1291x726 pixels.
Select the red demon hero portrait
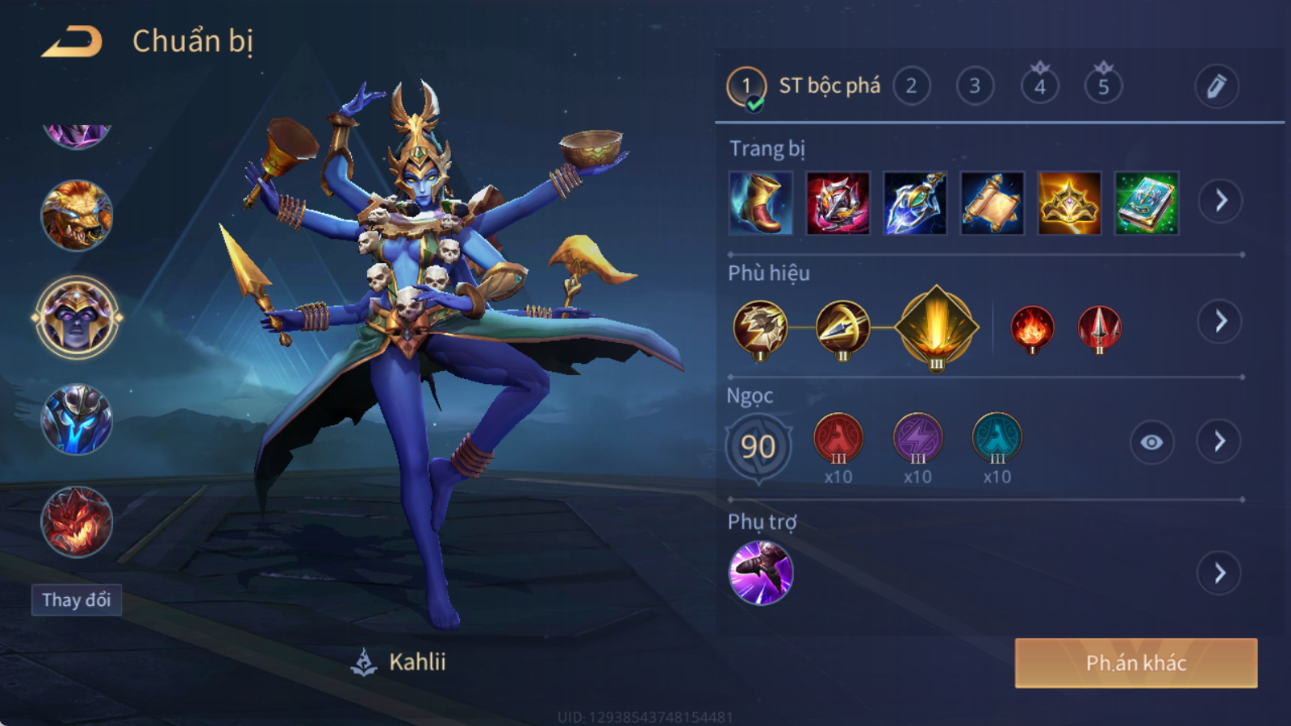point(76,522)
